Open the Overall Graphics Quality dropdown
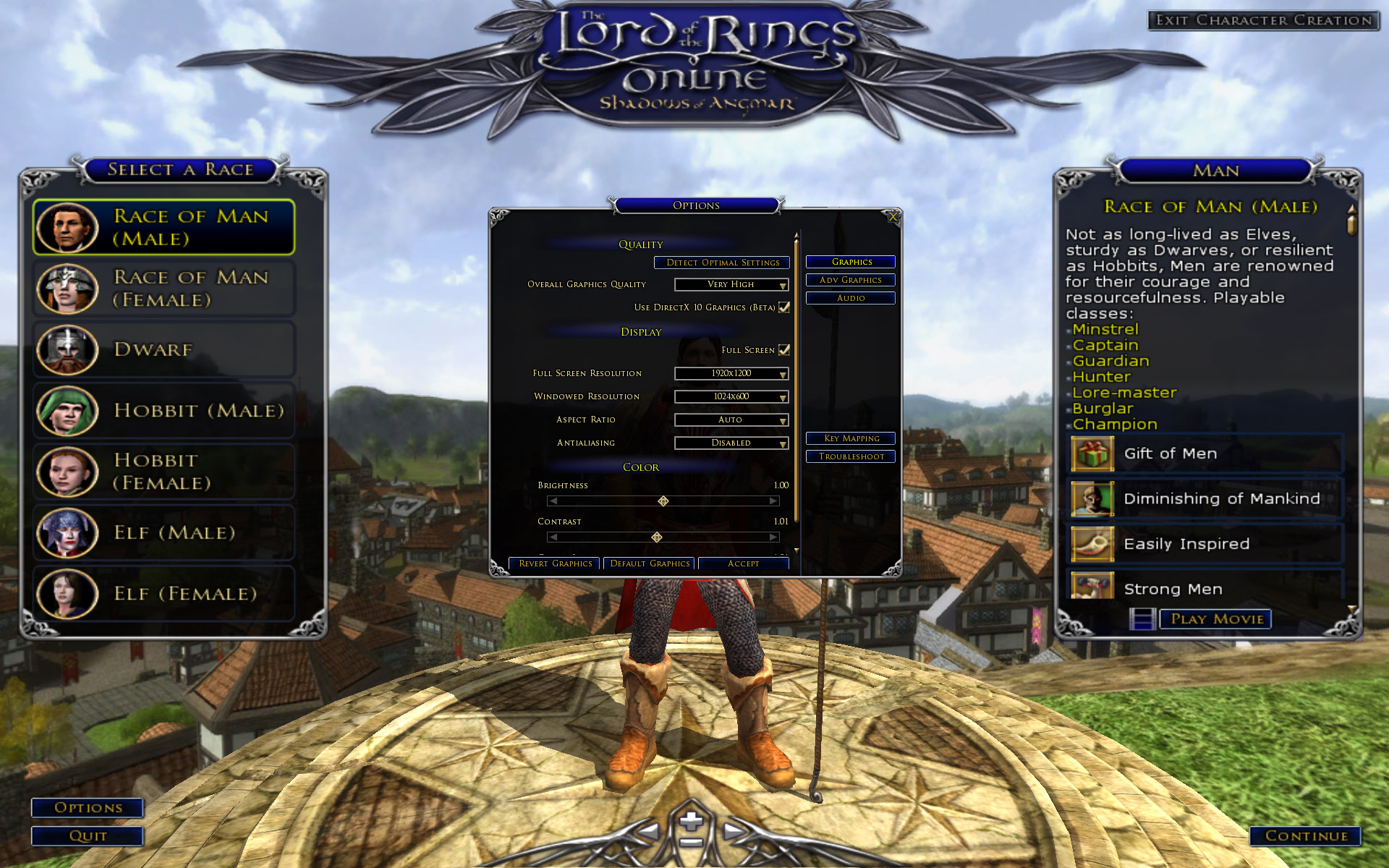 pyautogui.click(x=731, y=285)
